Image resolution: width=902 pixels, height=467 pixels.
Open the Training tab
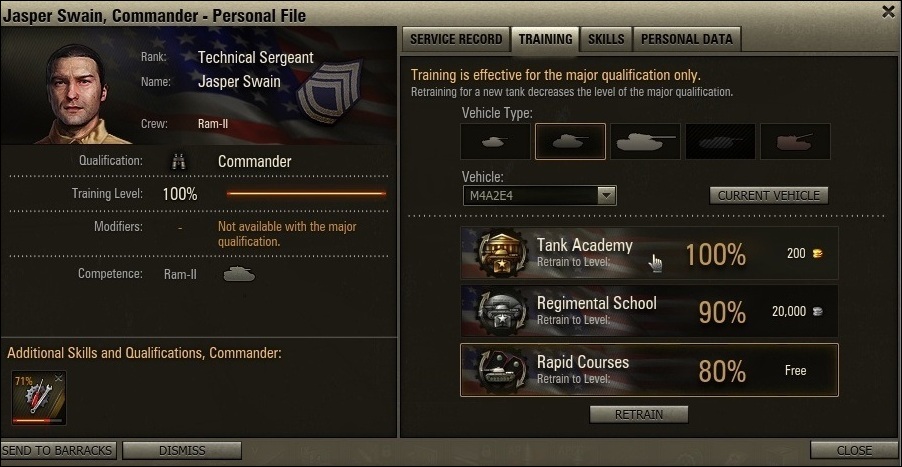coord(545,39)
